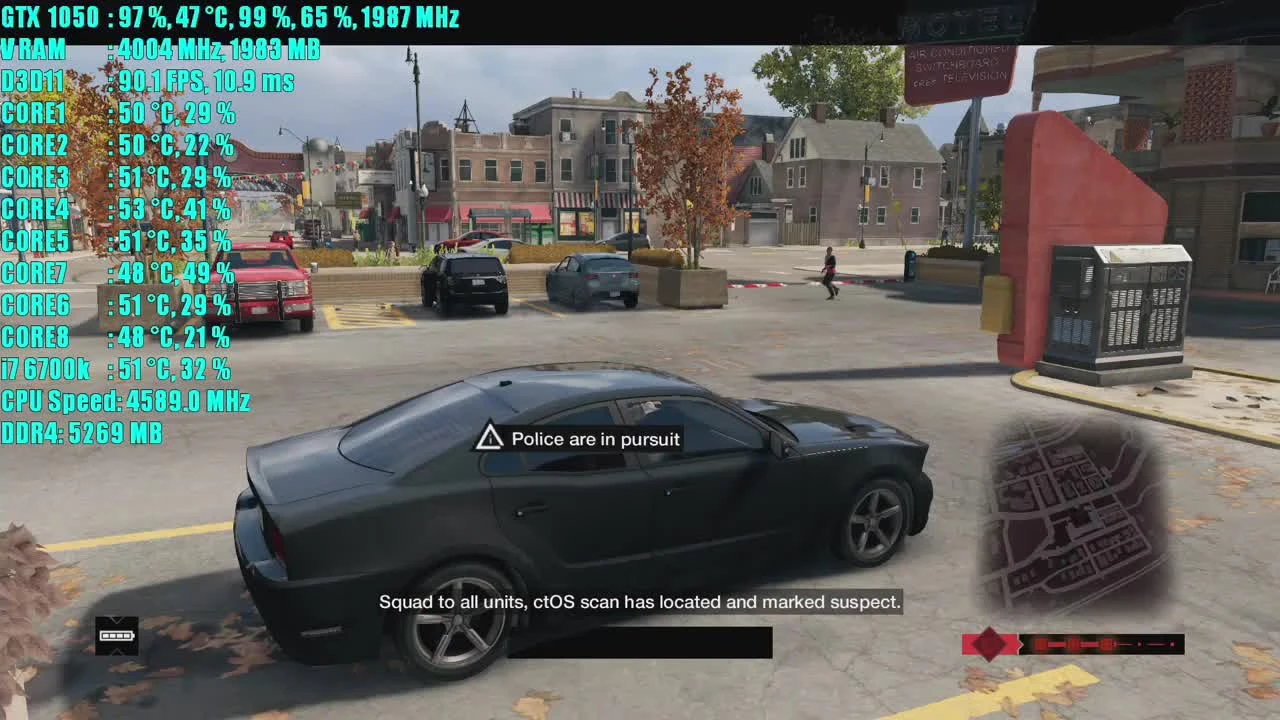The height and width of the screenshot is (720, 1280).
Task: Click the first red segment on the pursuit meter
Action: tap(1040, 644)
